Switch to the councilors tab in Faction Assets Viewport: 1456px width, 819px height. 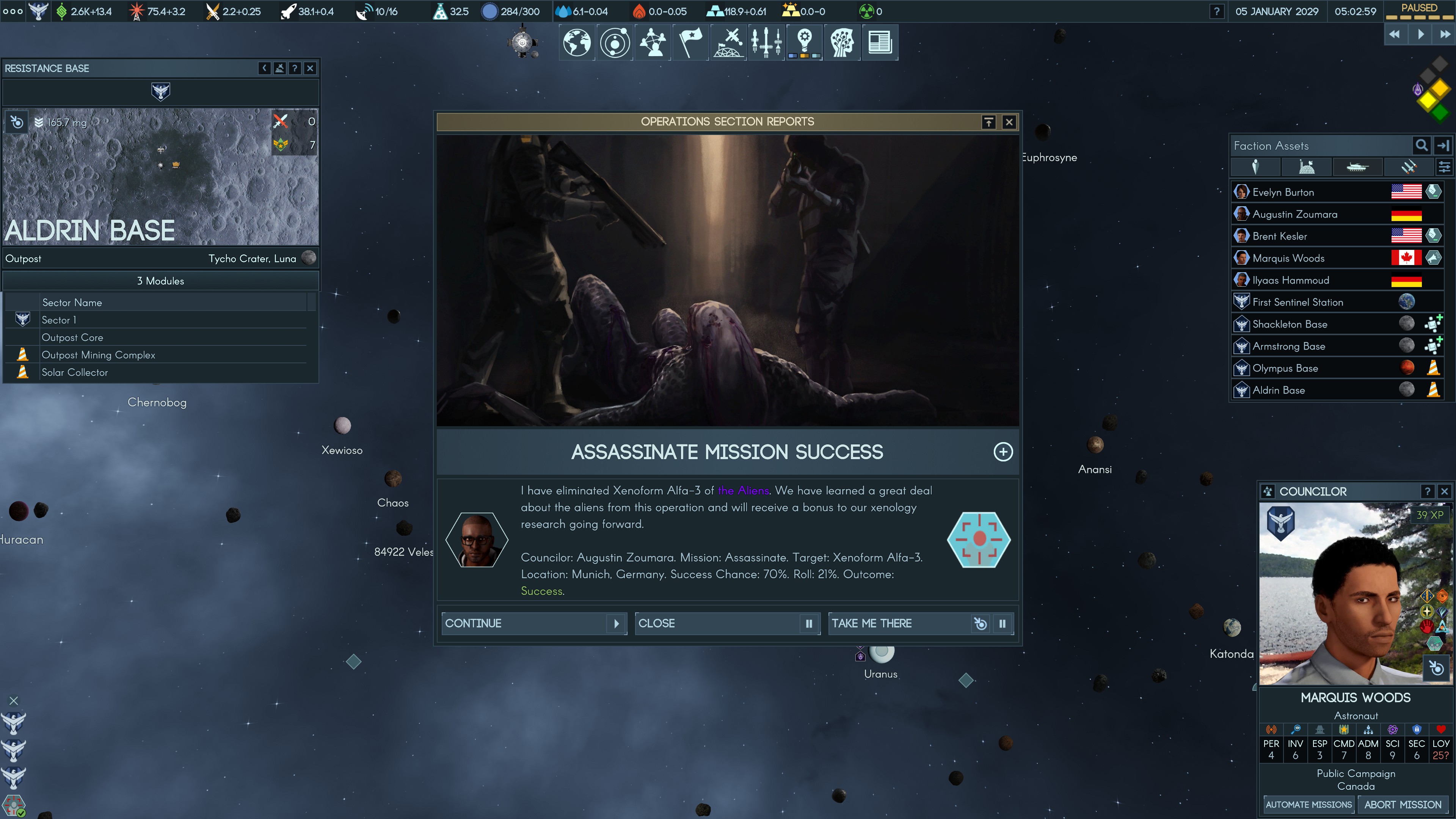coord(1256,166)
